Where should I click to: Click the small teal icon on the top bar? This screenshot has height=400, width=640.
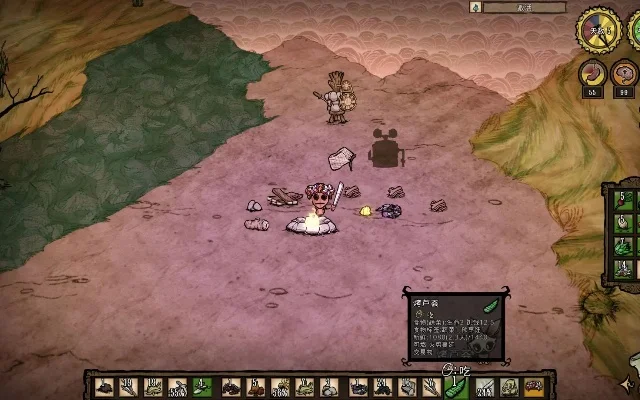477,7
